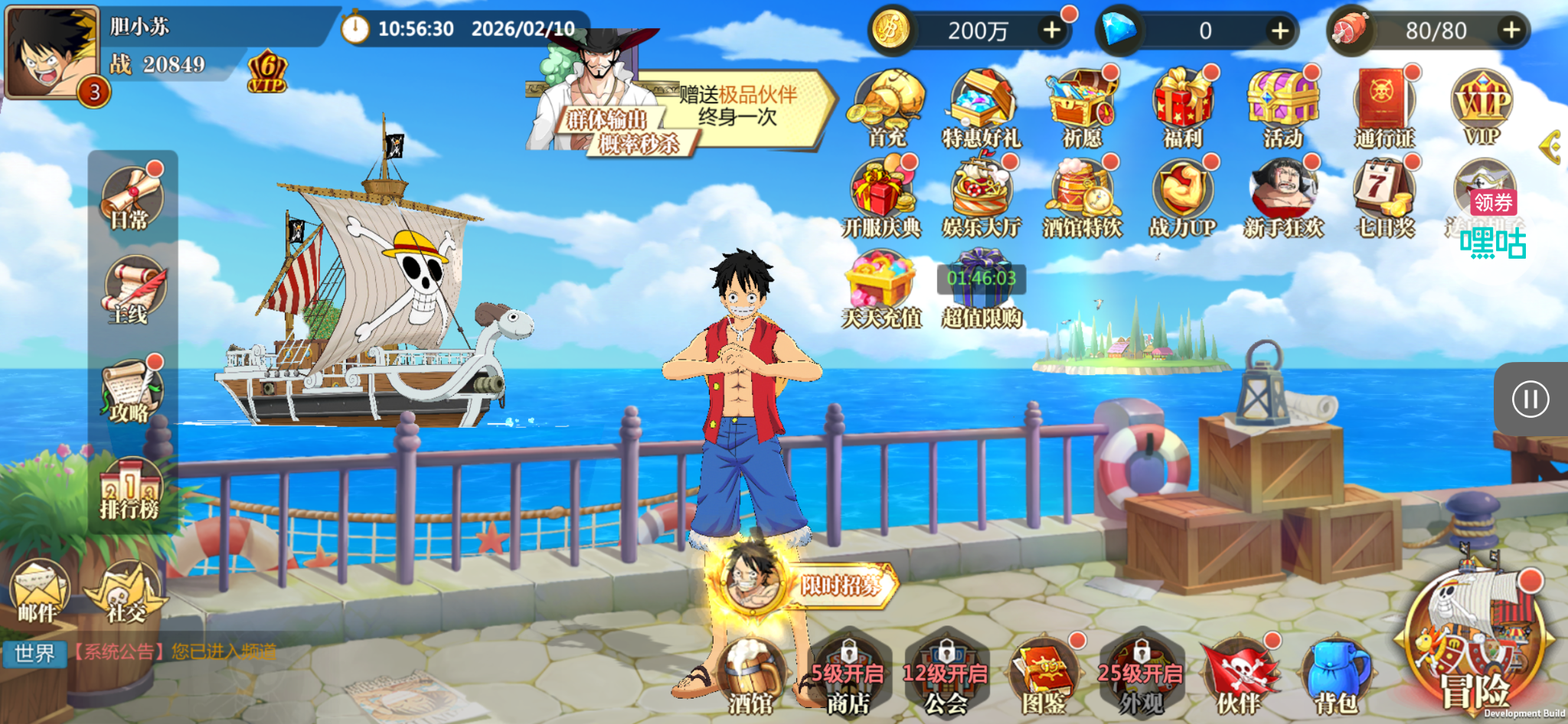Click the overlay pause button
This screenshot has width=1568, height=724.
coord(1530,400)
